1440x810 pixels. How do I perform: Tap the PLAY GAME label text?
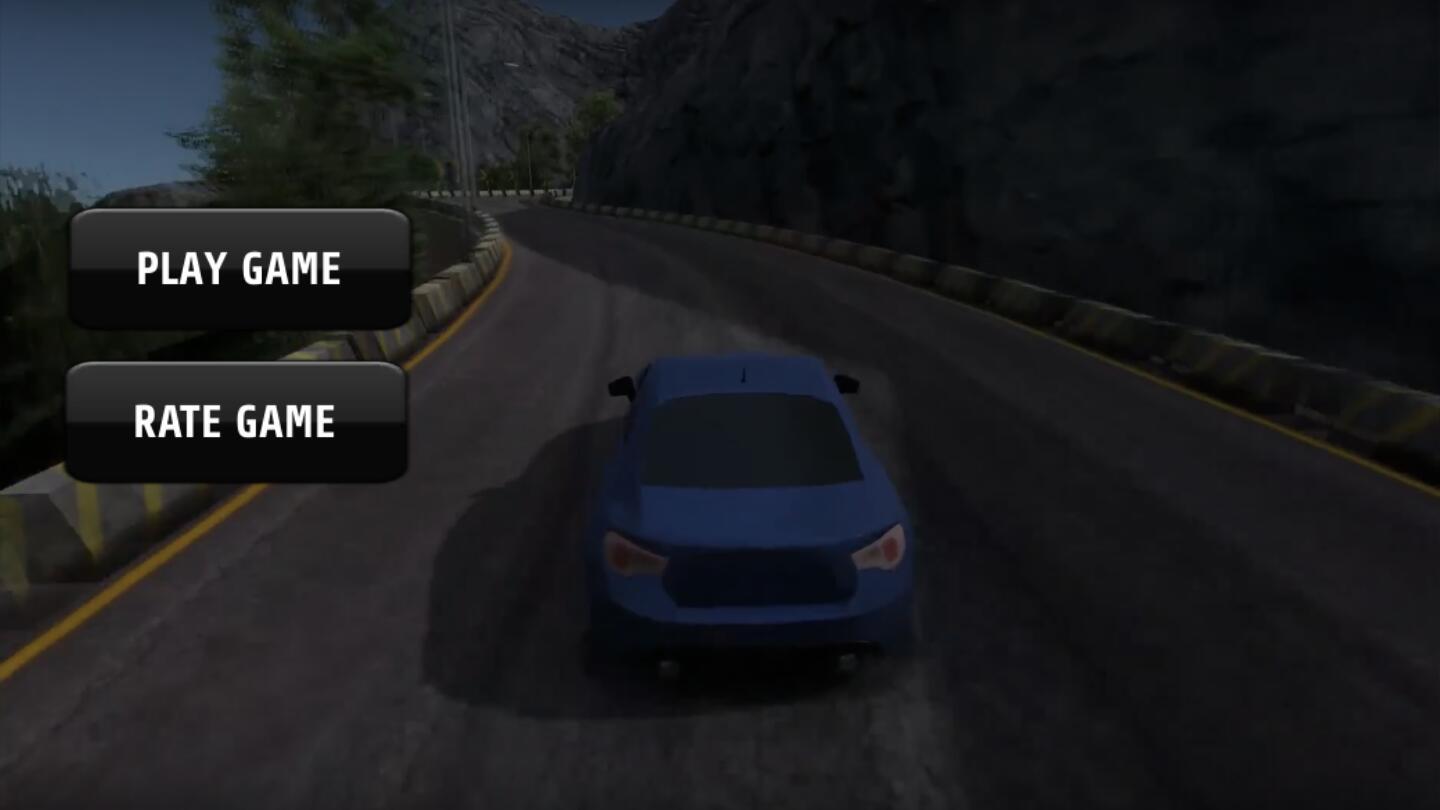239,267
